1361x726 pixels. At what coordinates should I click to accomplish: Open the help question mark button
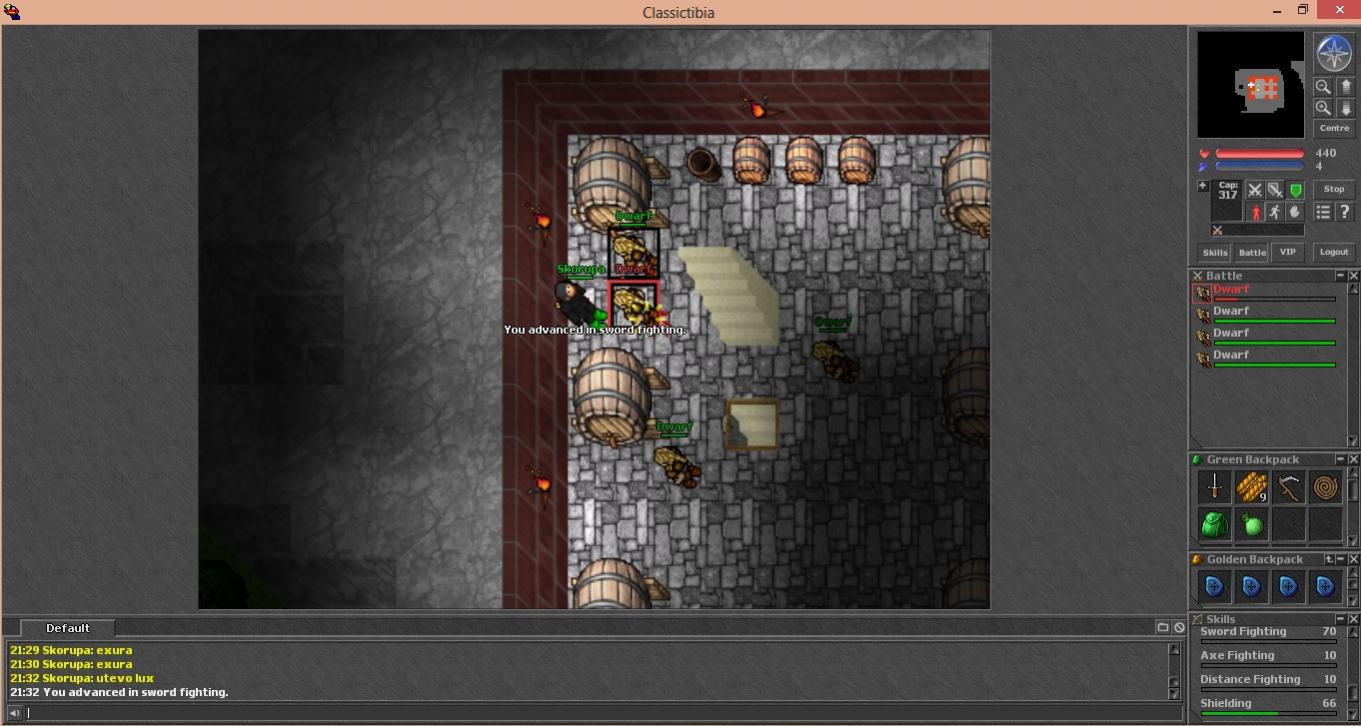coord(1344,212)
